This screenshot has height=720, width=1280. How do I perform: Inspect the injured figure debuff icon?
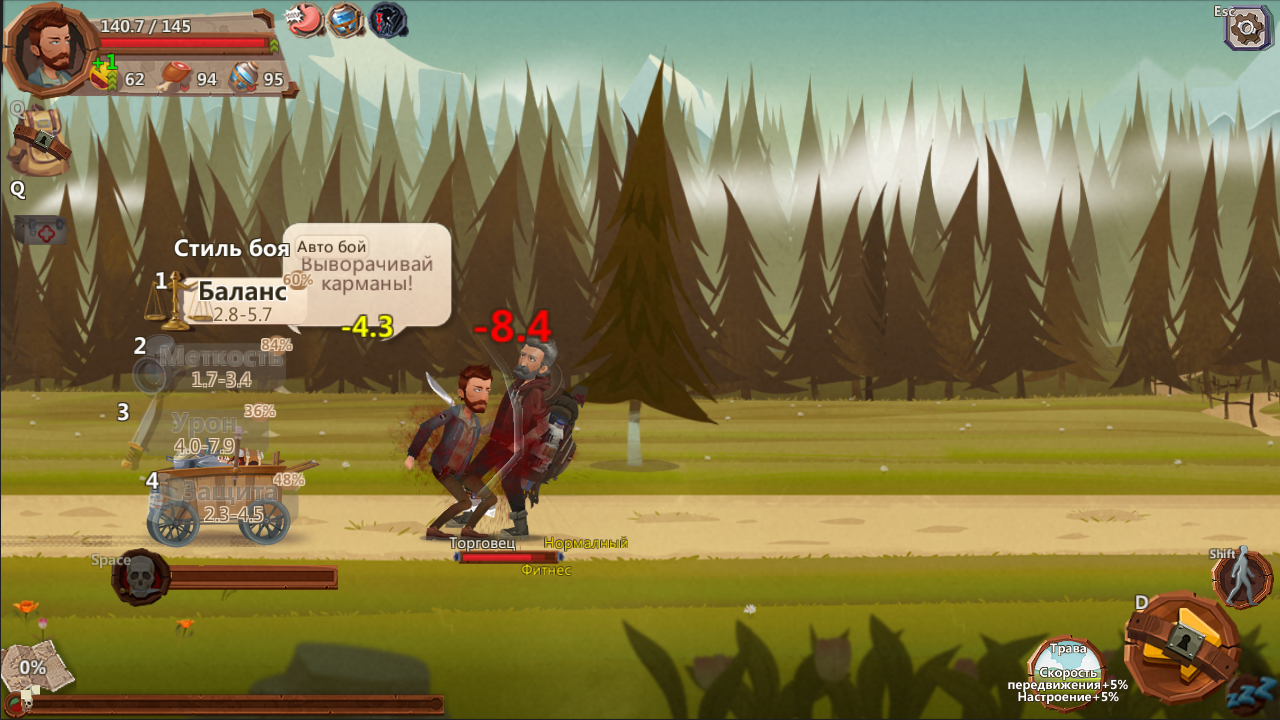point(388,19)
